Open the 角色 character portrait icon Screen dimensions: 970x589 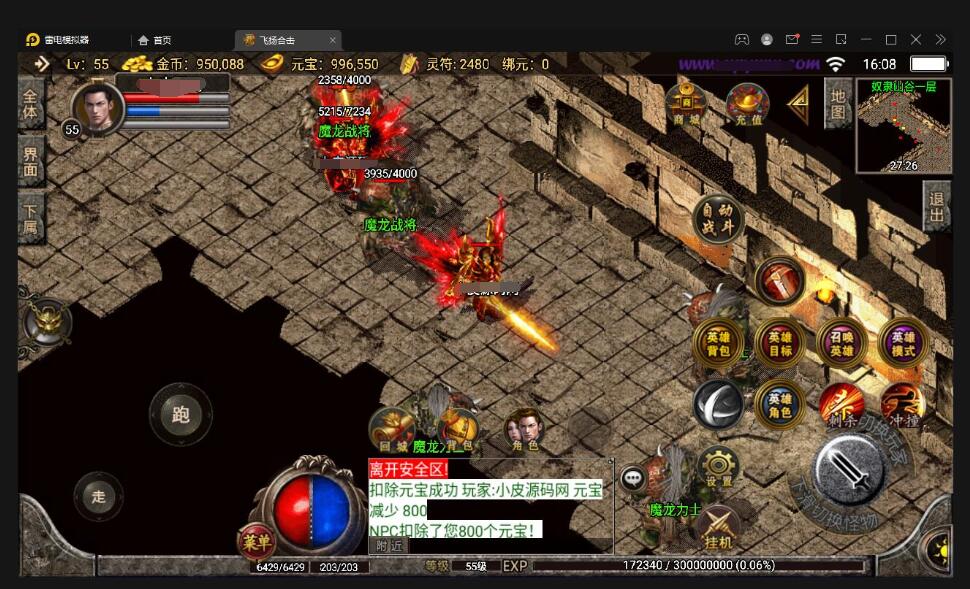pyautogui.click(x=524, y=430)
